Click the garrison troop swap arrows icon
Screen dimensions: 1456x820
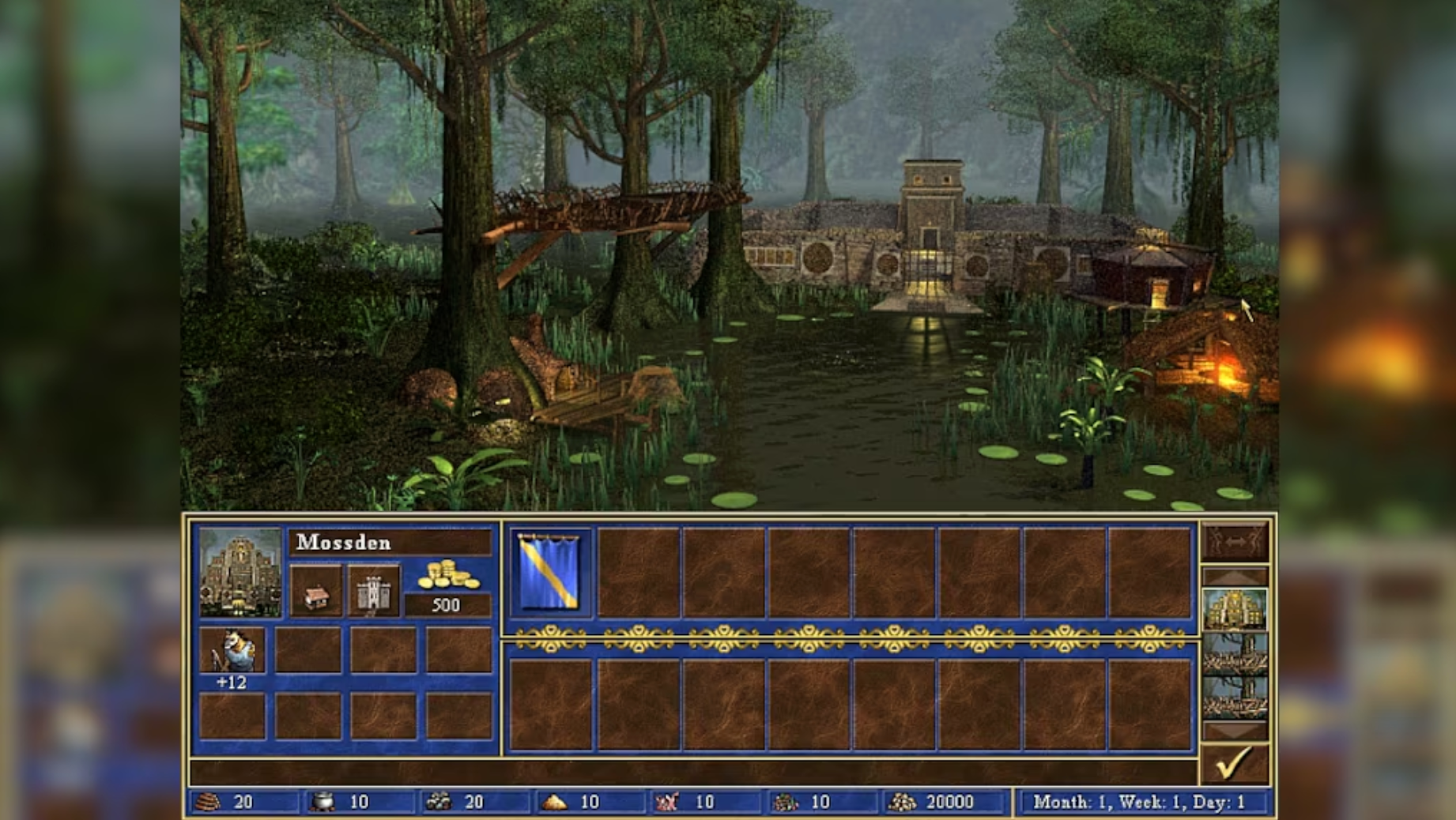[1234, 542]
